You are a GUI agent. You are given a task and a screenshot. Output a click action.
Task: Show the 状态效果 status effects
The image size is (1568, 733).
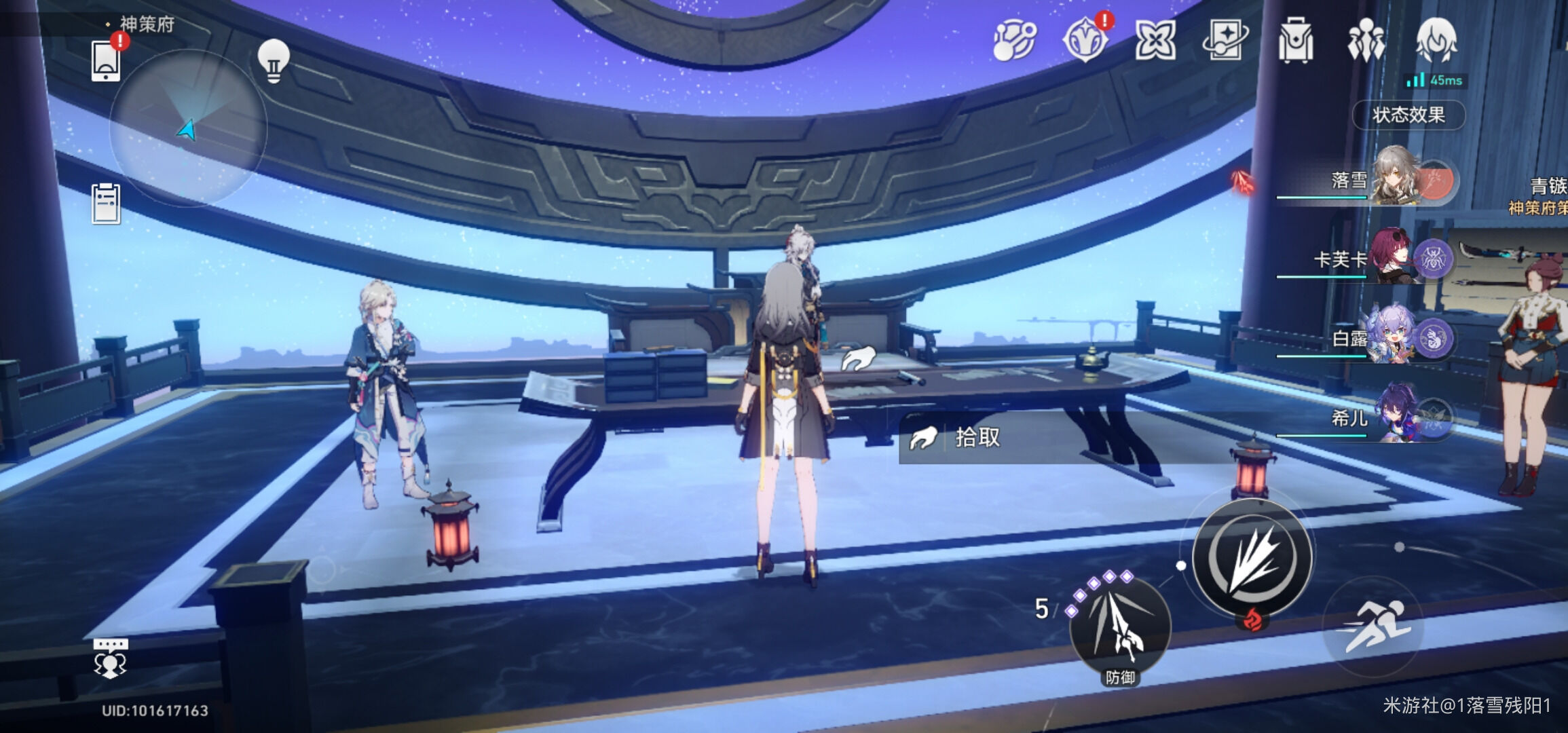click(1408, 115)
